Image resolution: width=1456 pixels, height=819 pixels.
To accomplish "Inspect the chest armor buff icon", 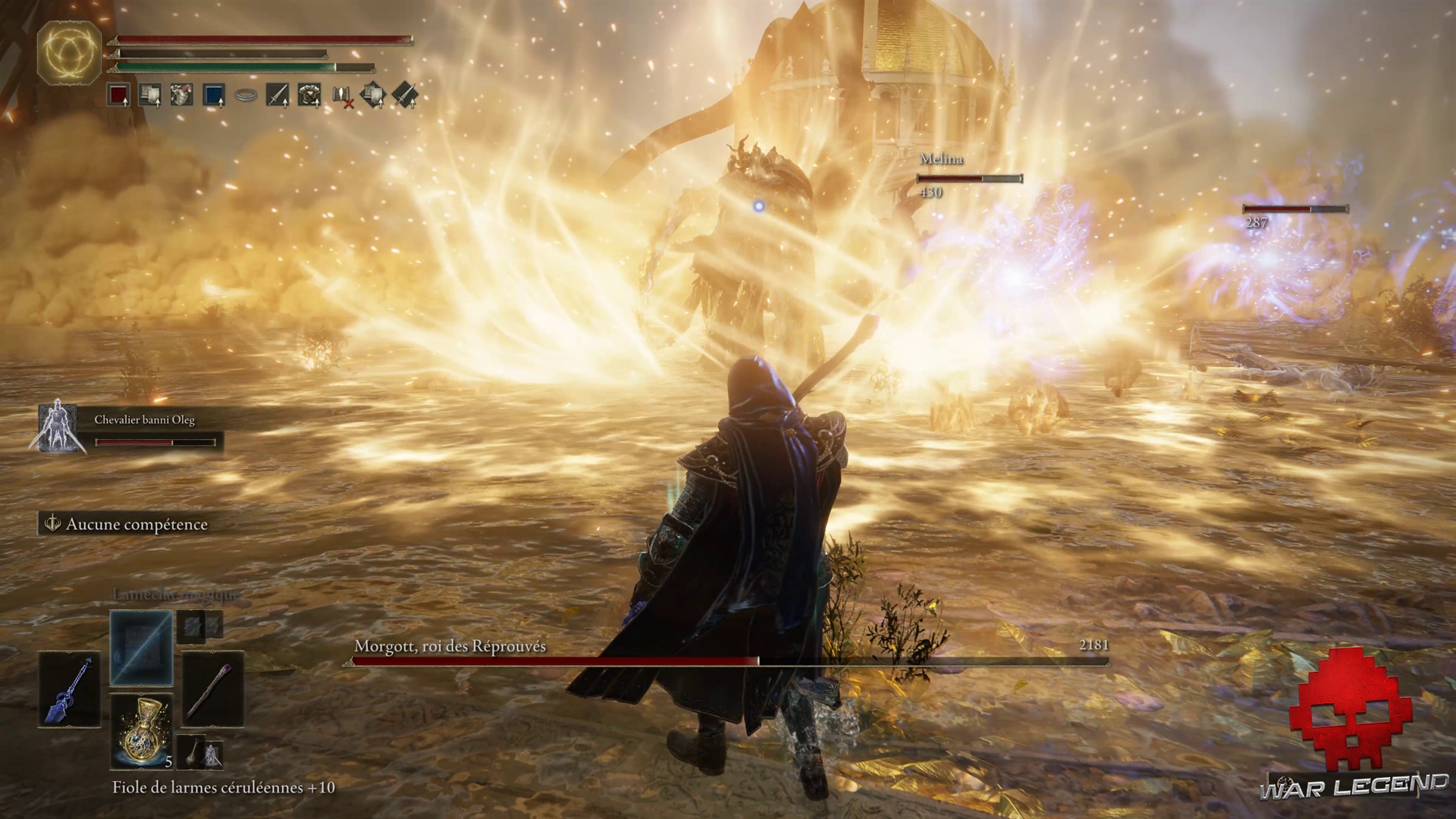I will click(309, 96).
